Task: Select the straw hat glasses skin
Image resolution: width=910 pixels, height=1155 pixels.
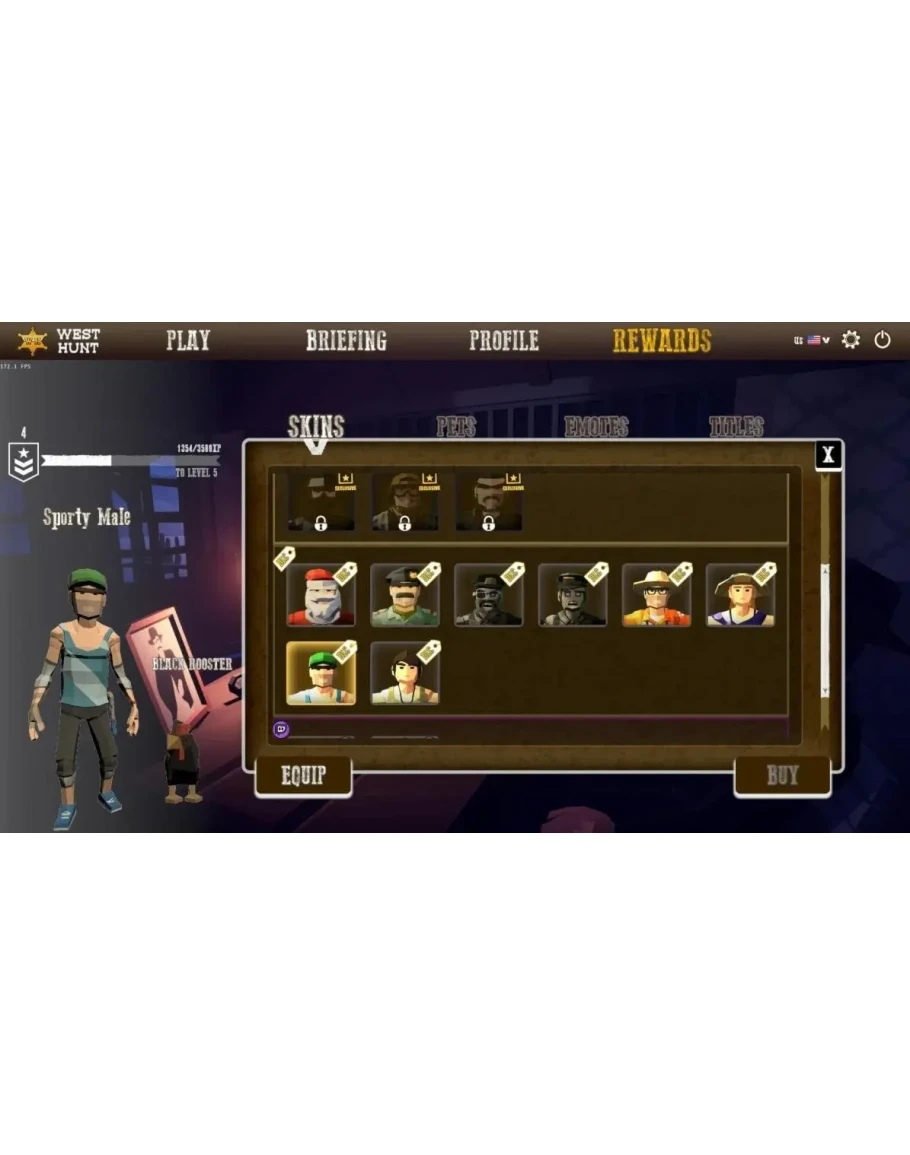Action: [657, 596]
